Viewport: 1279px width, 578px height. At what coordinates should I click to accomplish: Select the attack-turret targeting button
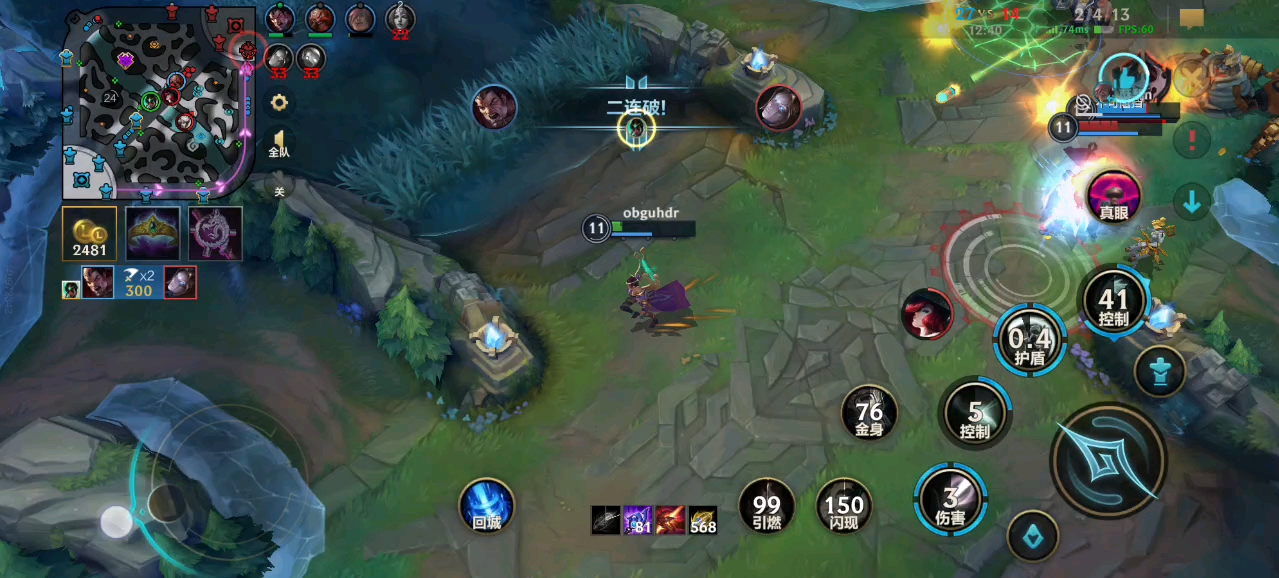tap(1160, 371)
